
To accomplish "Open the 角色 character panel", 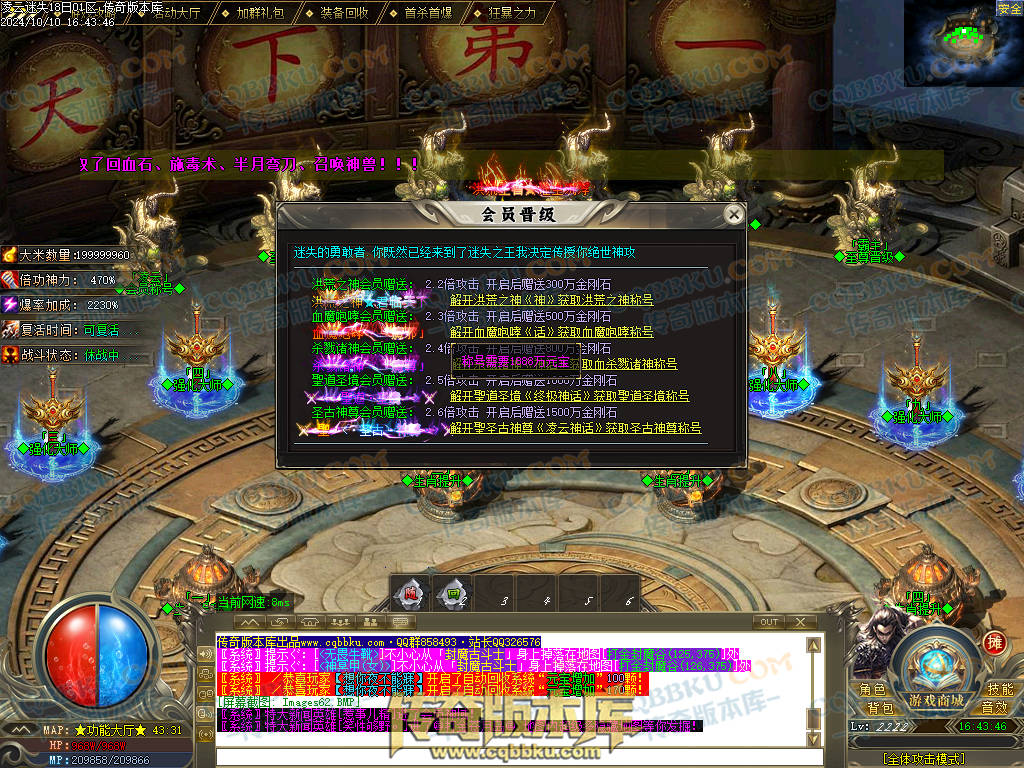I will point(872,689).
